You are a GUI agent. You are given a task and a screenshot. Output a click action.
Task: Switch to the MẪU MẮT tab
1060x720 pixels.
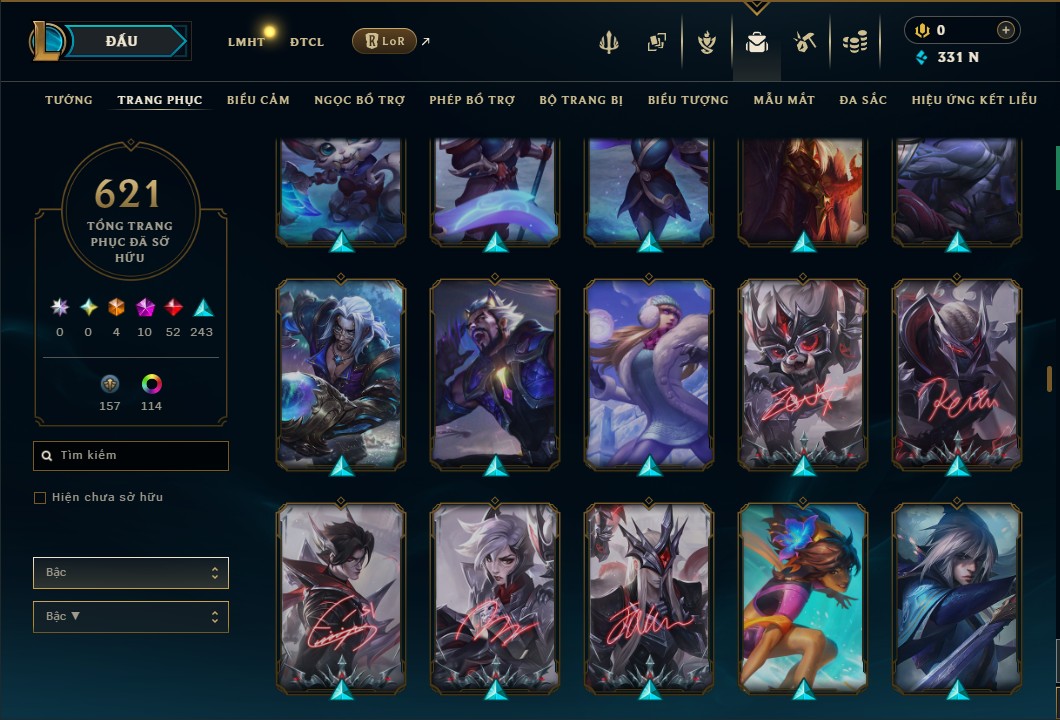[784, 100]
